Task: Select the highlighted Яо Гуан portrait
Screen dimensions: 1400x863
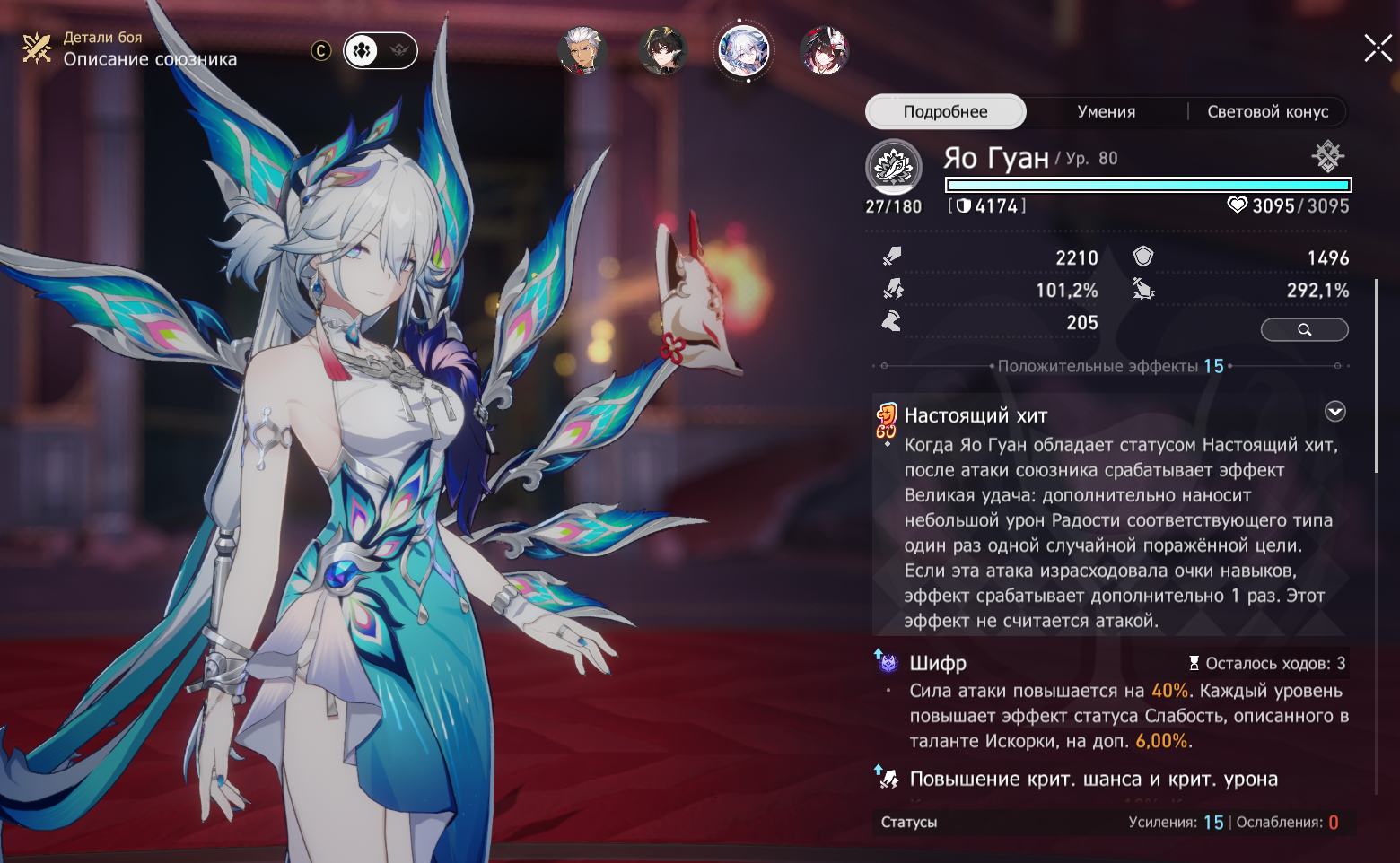Action: pos(744,50)
